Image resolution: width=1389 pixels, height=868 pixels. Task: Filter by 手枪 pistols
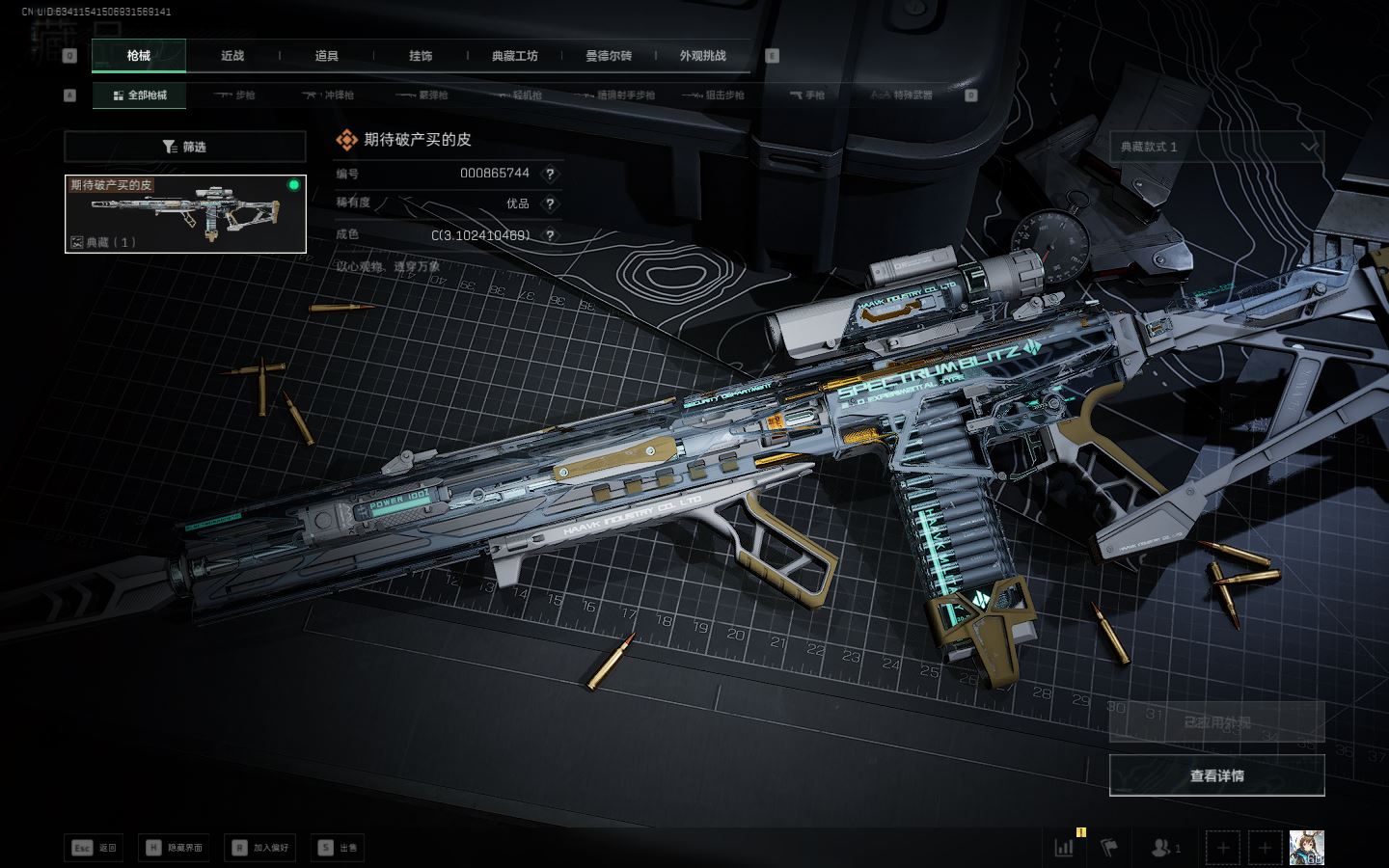(x=807, y=95)
